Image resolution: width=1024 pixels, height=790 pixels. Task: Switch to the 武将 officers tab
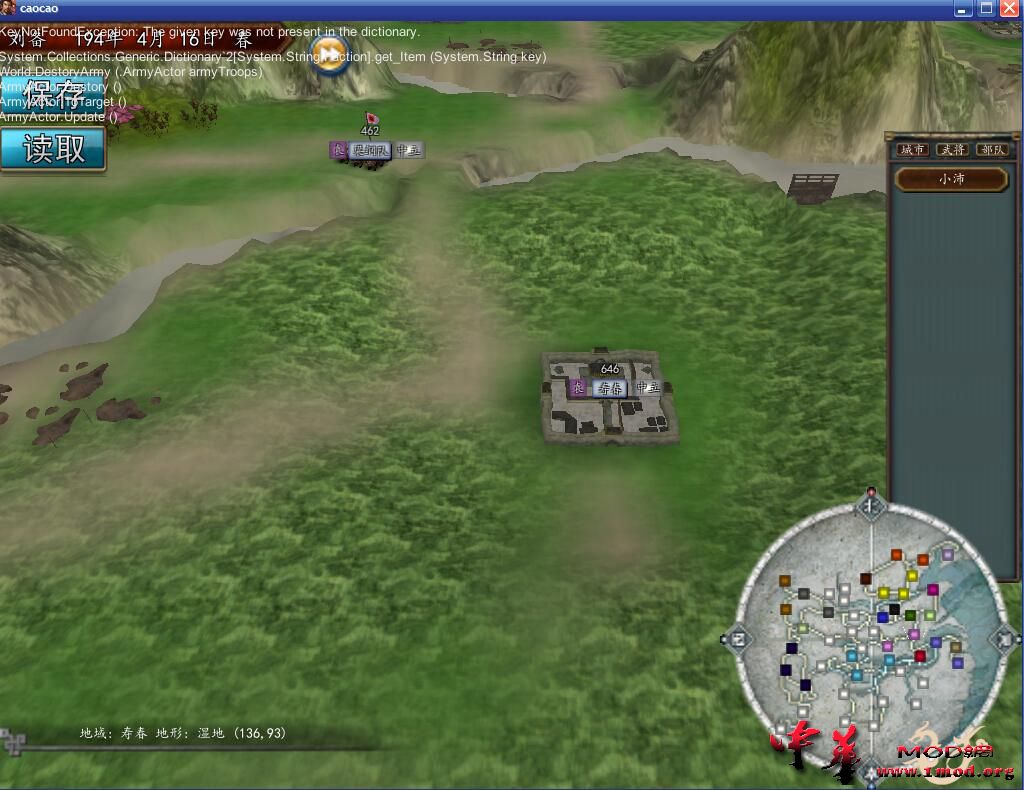(952, 150)
